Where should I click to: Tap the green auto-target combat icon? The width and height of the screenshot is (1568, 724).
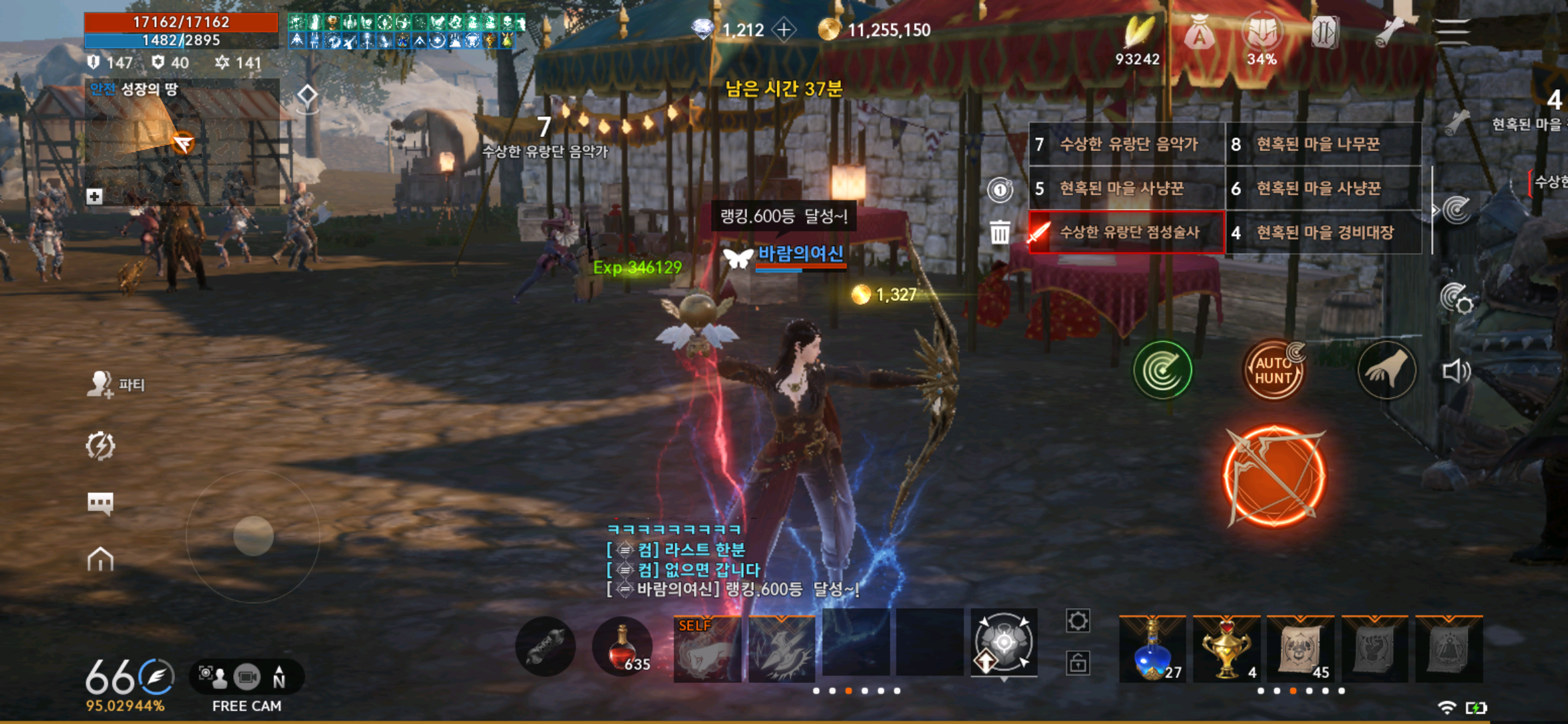[1163, 371]
